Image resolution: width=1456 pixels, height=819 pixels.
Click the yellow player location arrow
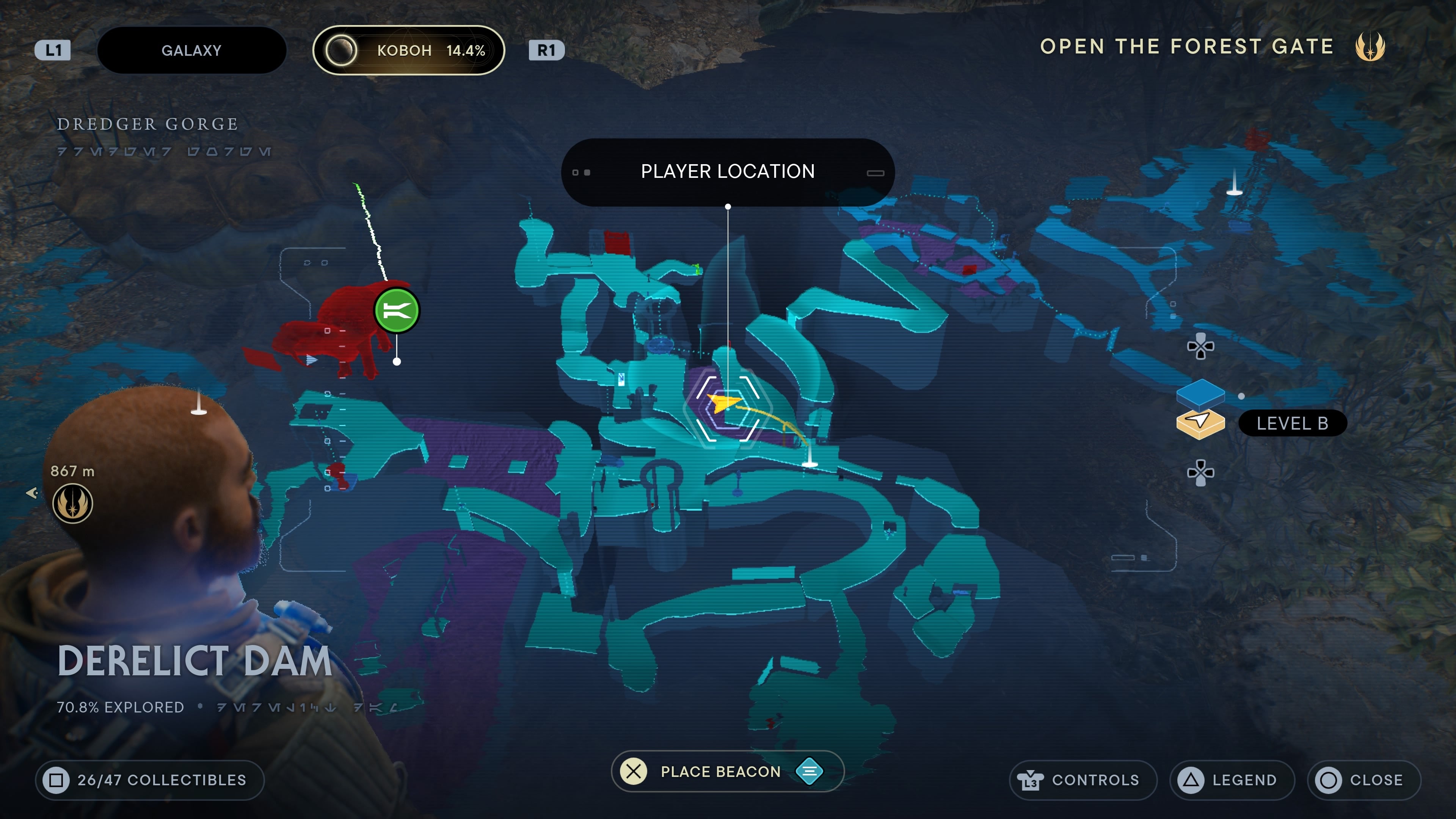pyautogui.click(x=723, y=403)
